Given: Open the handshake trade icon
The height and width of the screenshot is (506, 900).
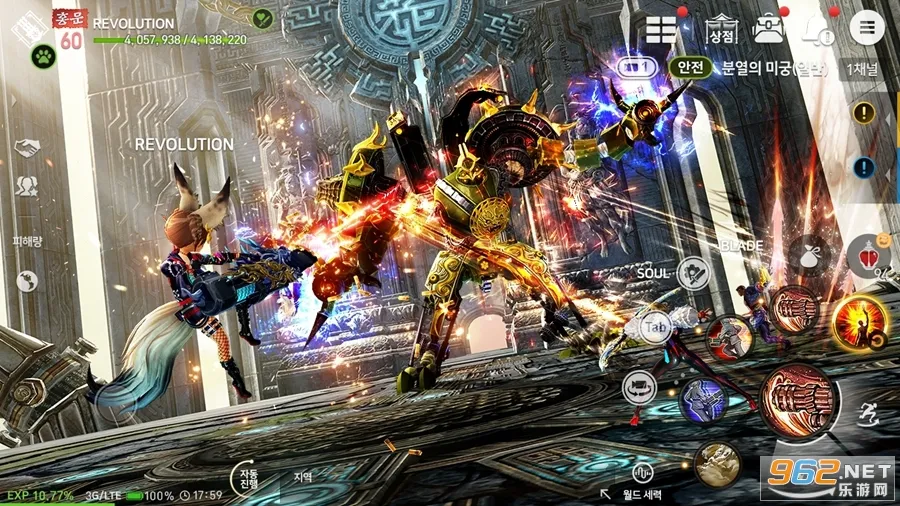Looking at the screenshot, I should 26,148.
